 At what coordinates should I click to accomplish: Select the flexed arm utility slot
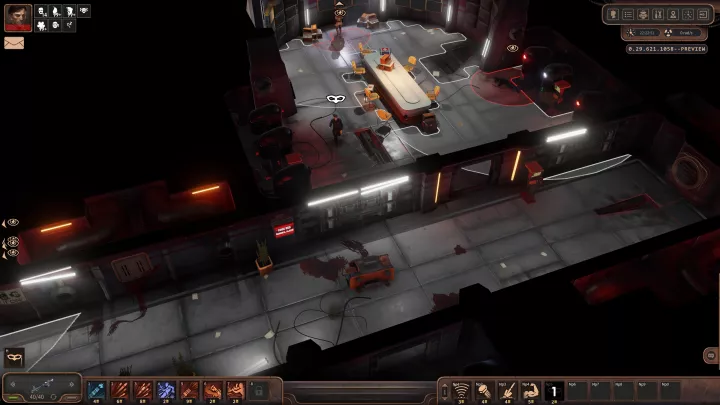pyautogui.click(x=530, y=389)
